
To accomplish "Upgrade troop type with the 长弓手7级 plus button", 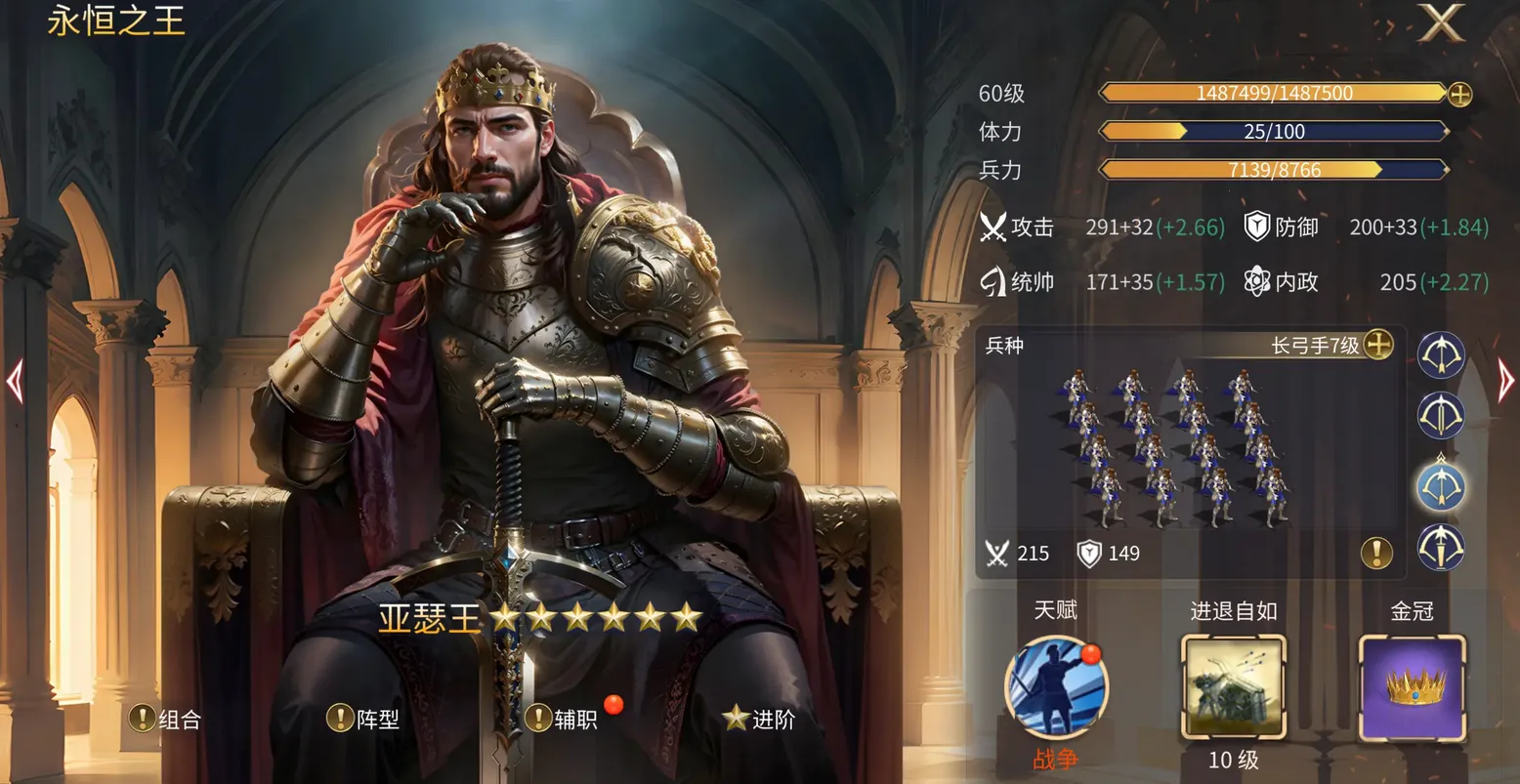I will 1377,345.
